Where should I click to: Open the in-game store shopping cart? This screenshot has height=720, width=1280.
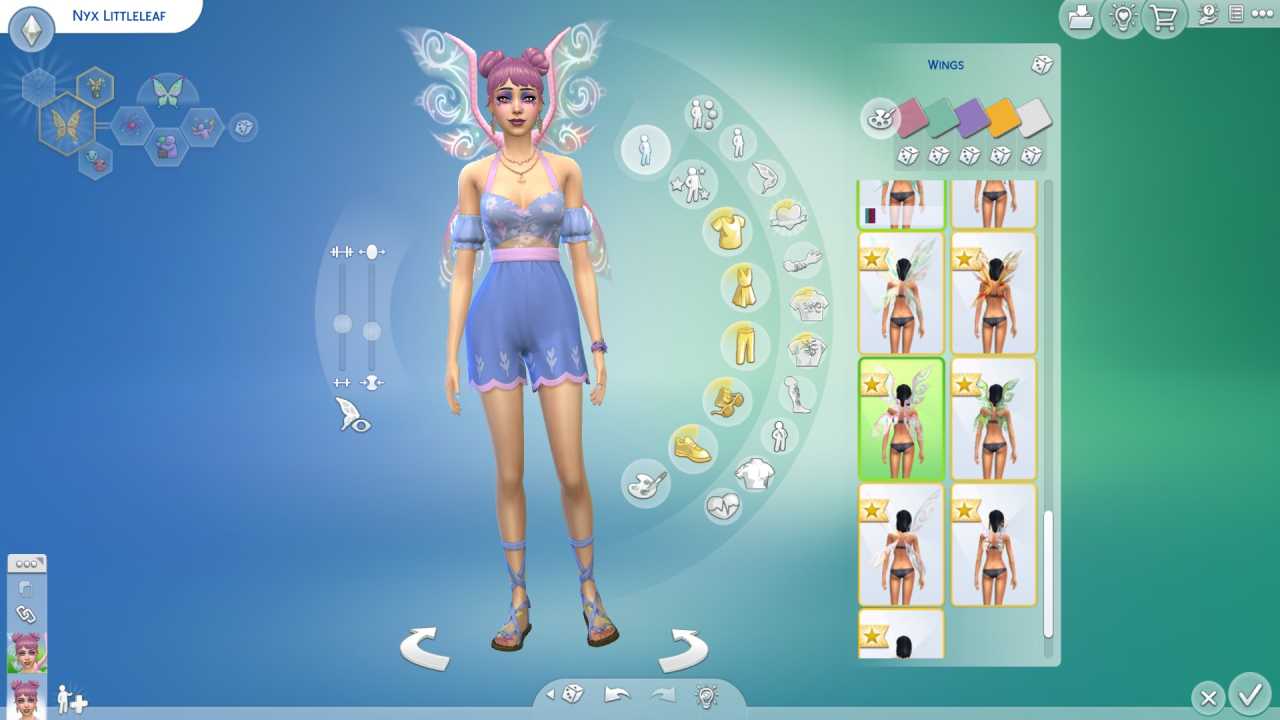[1162, 18]
